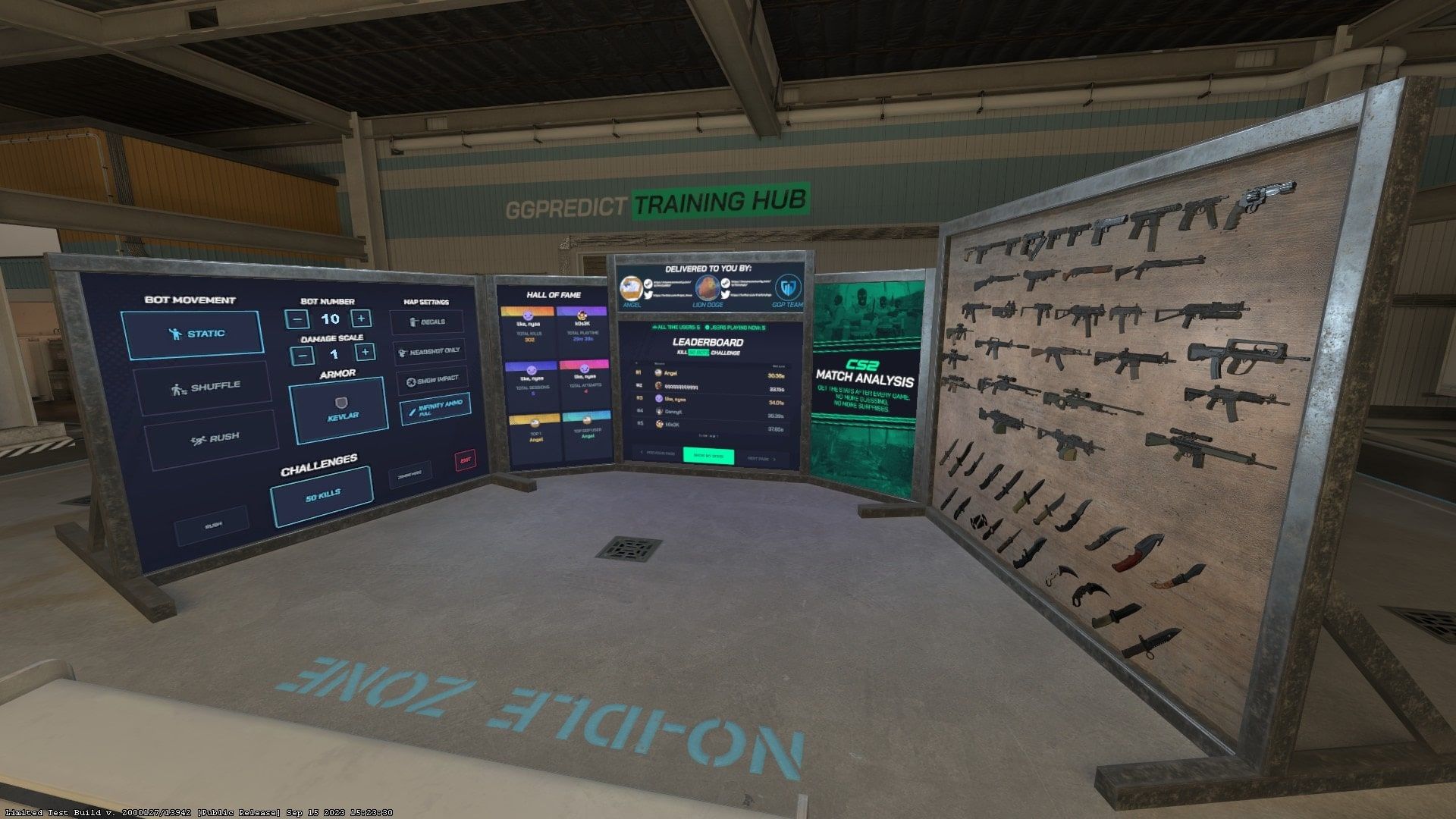The height and width of the screenshot is (819, 1456).
Task: Open the previous leaderboard page
Action: pos(657,453)
